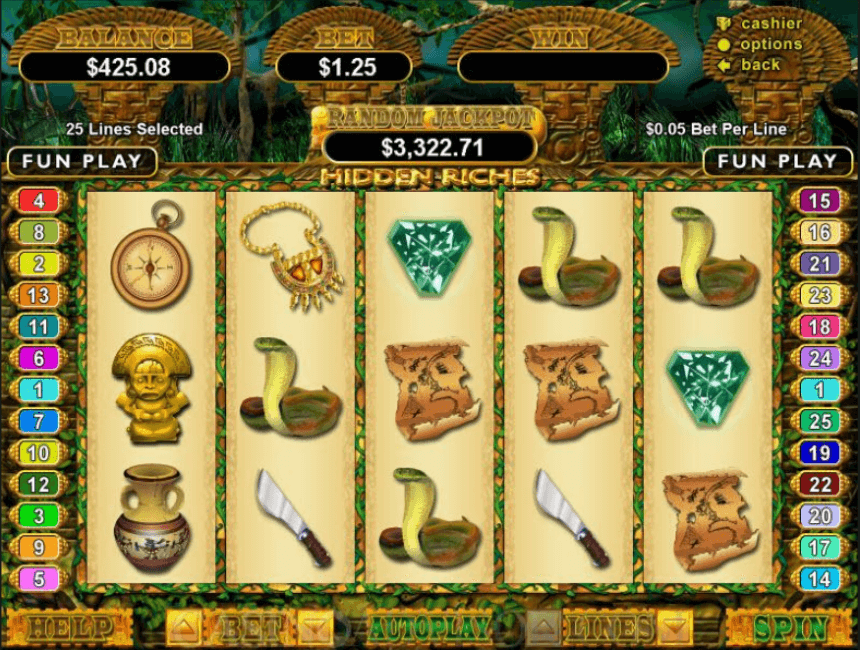Select payline number 14
The height and width of the screenshot is (650, 860).
click(819, 578)
